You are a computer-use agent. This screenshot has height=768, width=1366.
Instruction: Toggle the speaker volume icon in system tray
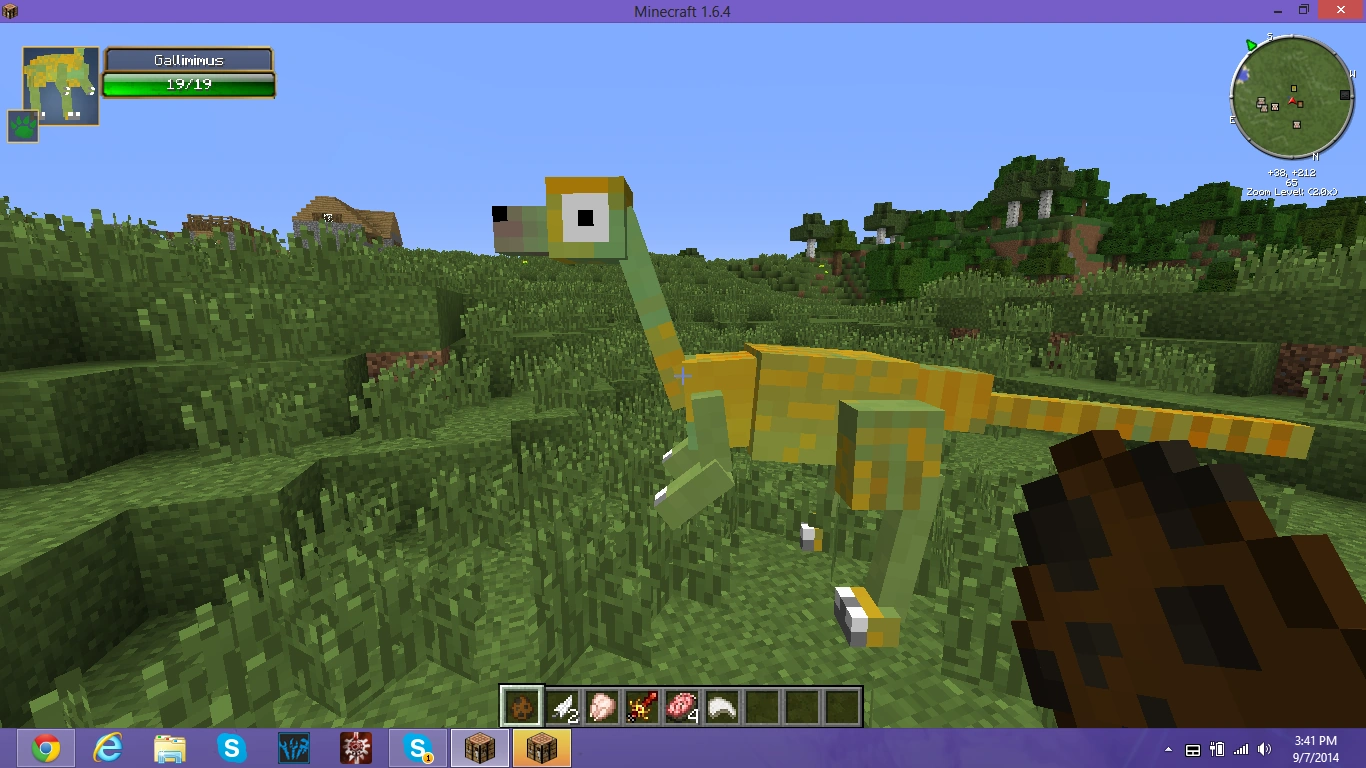tap(1264, 748)
